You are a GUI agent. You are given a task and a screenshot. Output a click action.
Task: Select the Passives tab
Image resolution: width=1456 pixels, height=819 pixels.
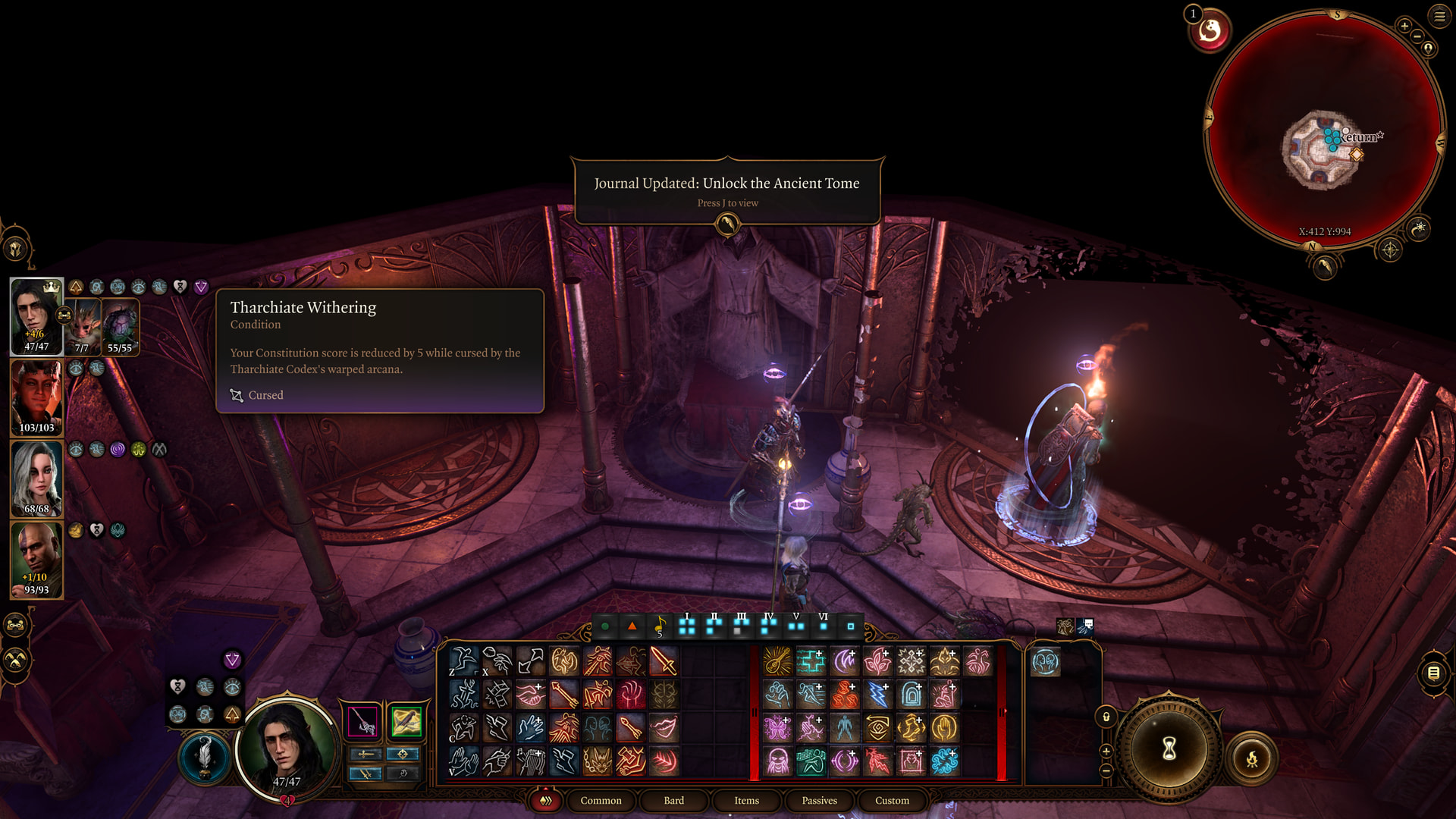[819, 800]
